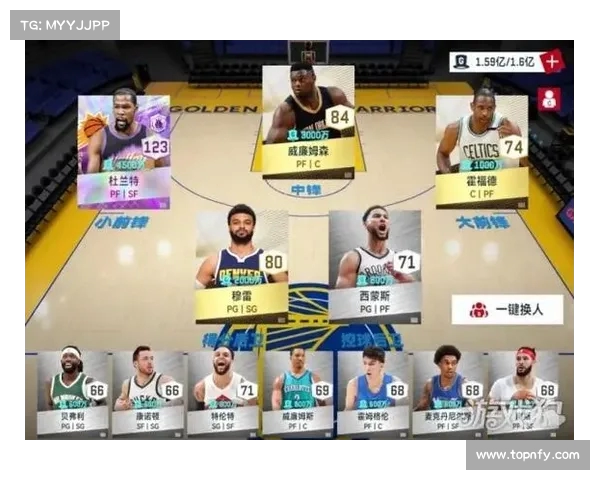Choose bench player 康诺顿
This screenshot has height=480, width=600.
click(148, 392)
